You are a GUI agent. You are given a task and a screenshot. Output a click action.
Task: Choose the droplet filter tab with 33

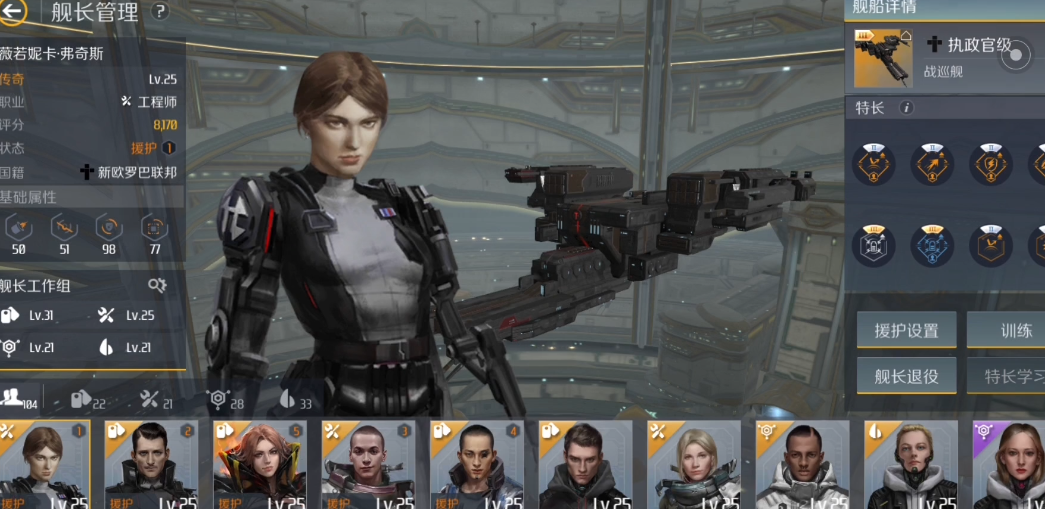click(294, 399)
